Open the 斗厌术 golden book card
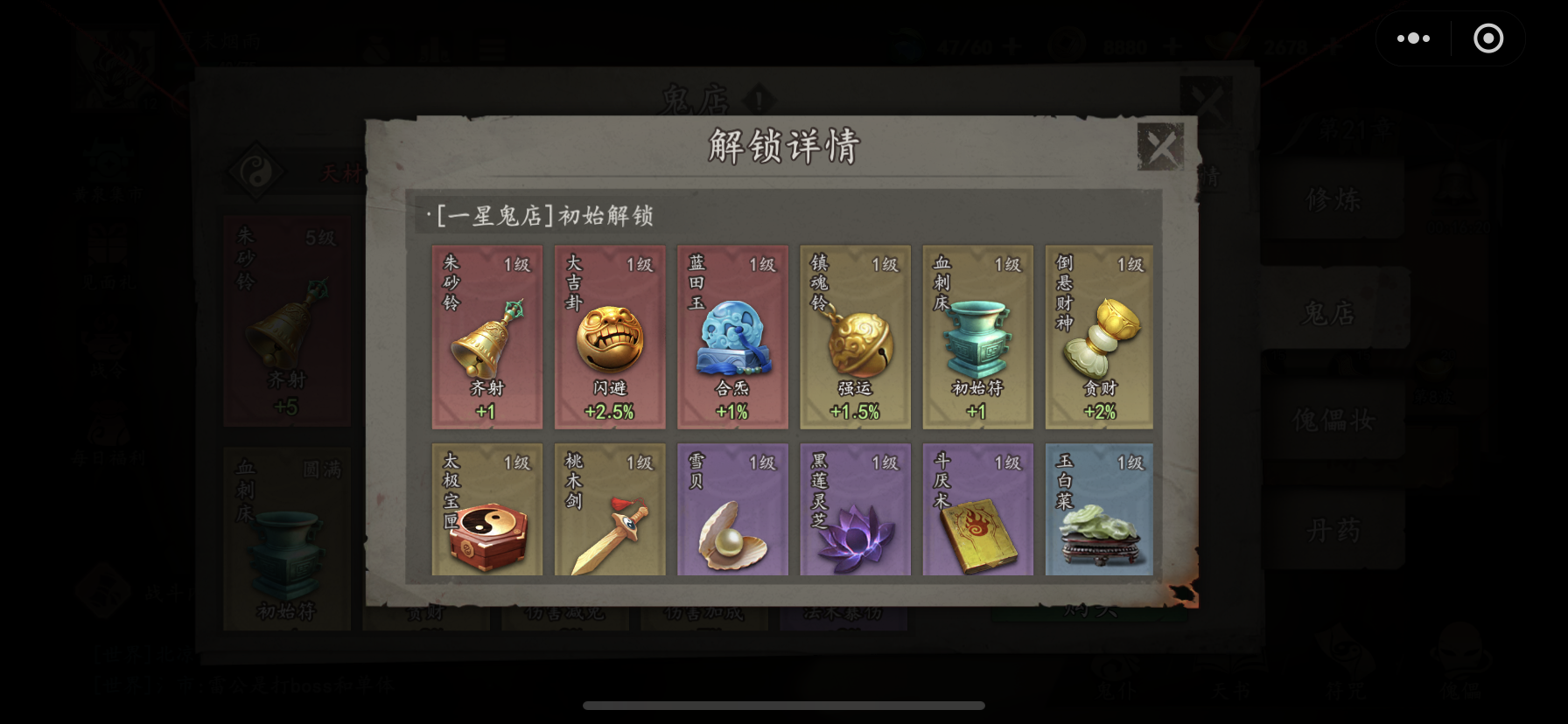1568x724 pixels. pos(977,510)
